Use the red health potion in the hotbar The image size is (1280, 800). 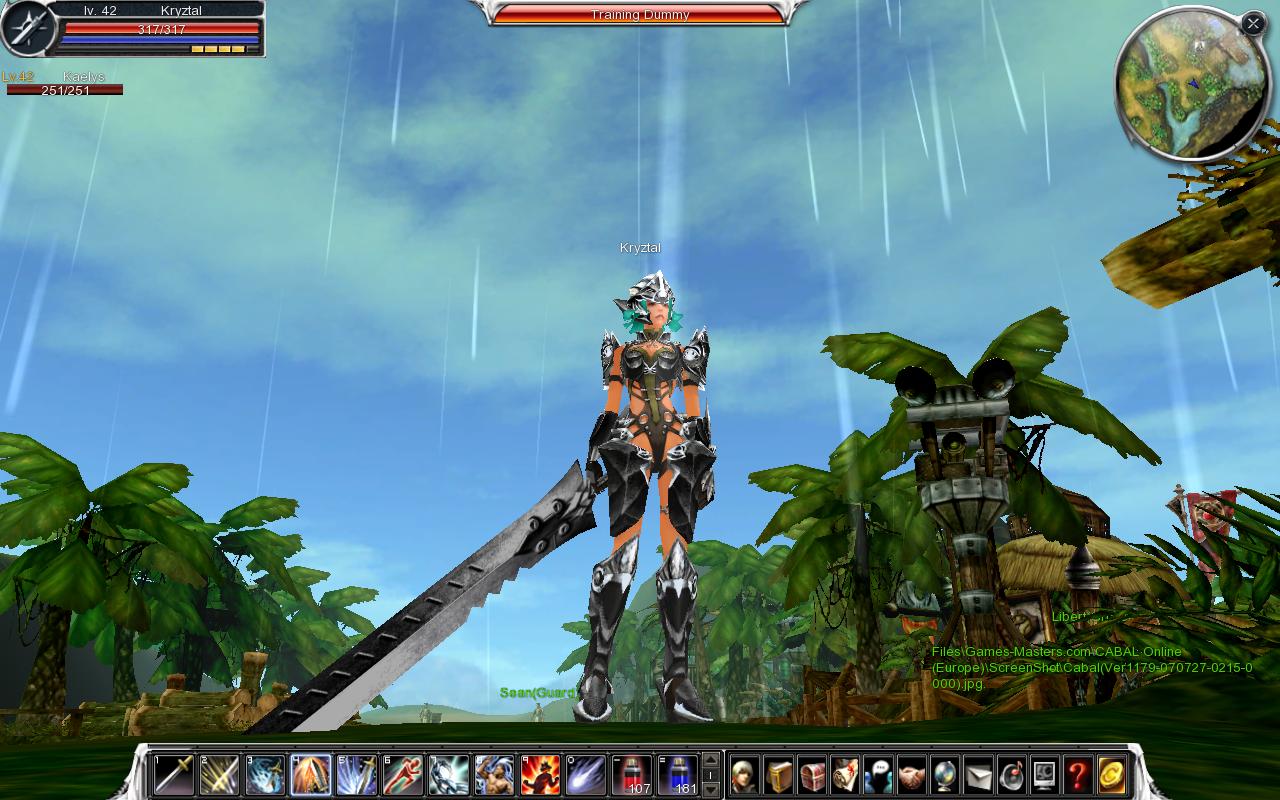click(631, 775)
